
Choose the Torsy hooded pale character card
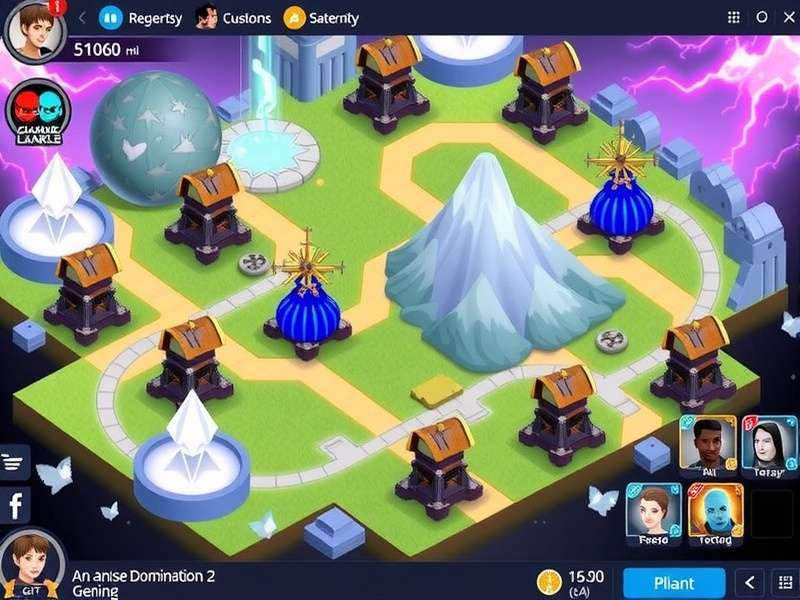click(x=770, y=444)
